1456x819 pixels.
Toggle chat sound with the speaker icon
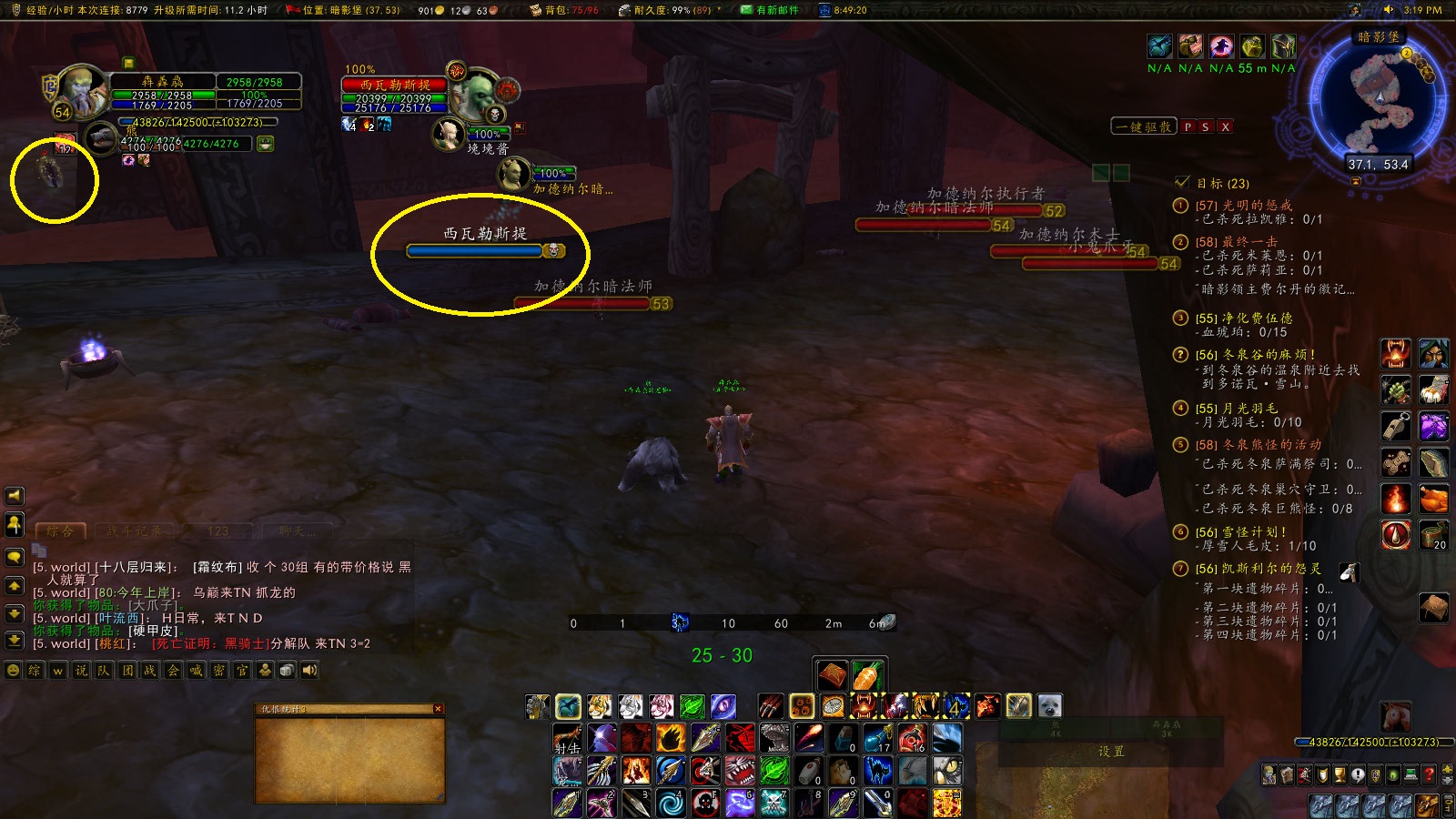coord(309,671)
